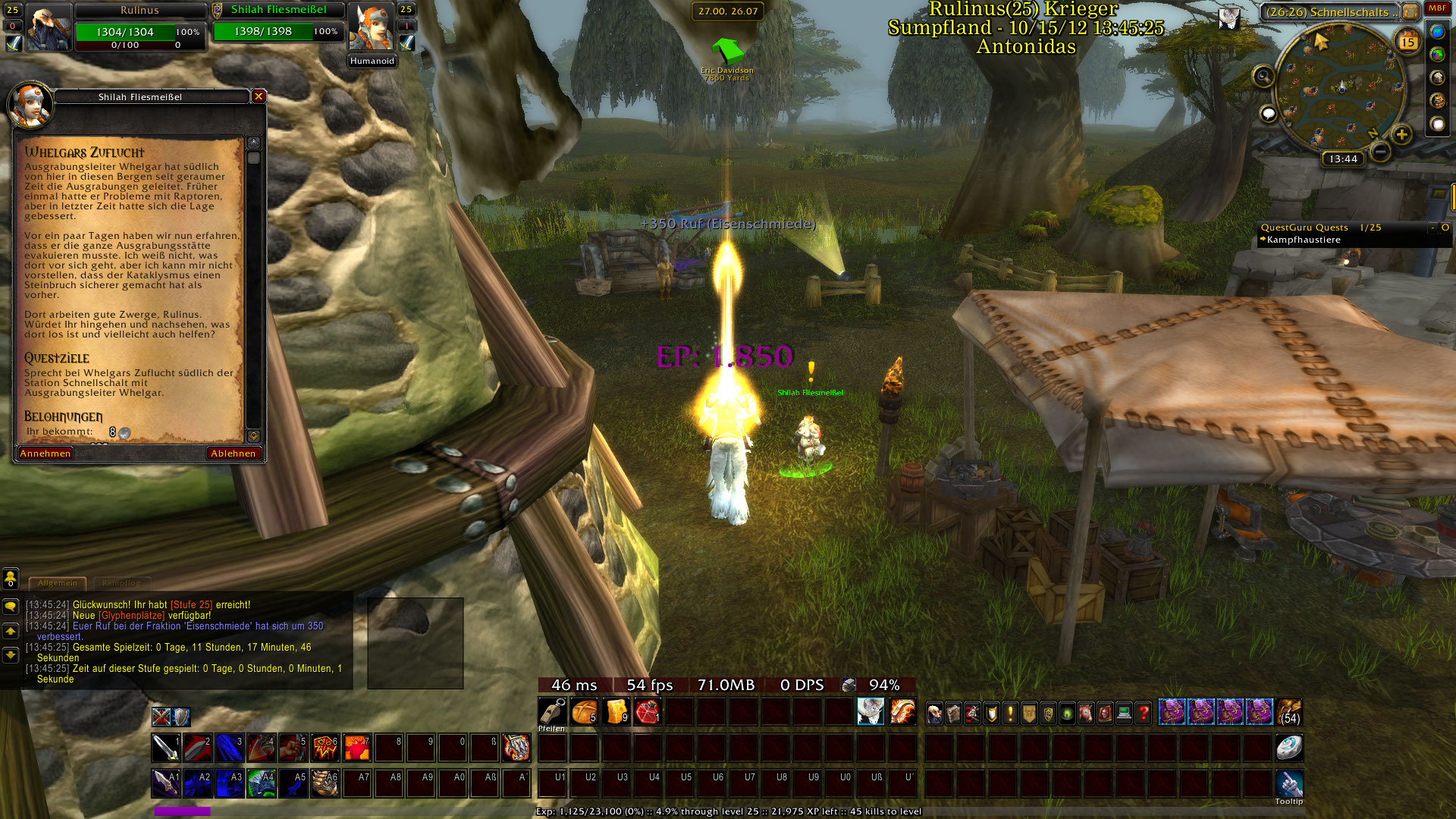Eat the bread with 5 stacks
Viewport: 1456px width, 819px height.
pos(584,712)
